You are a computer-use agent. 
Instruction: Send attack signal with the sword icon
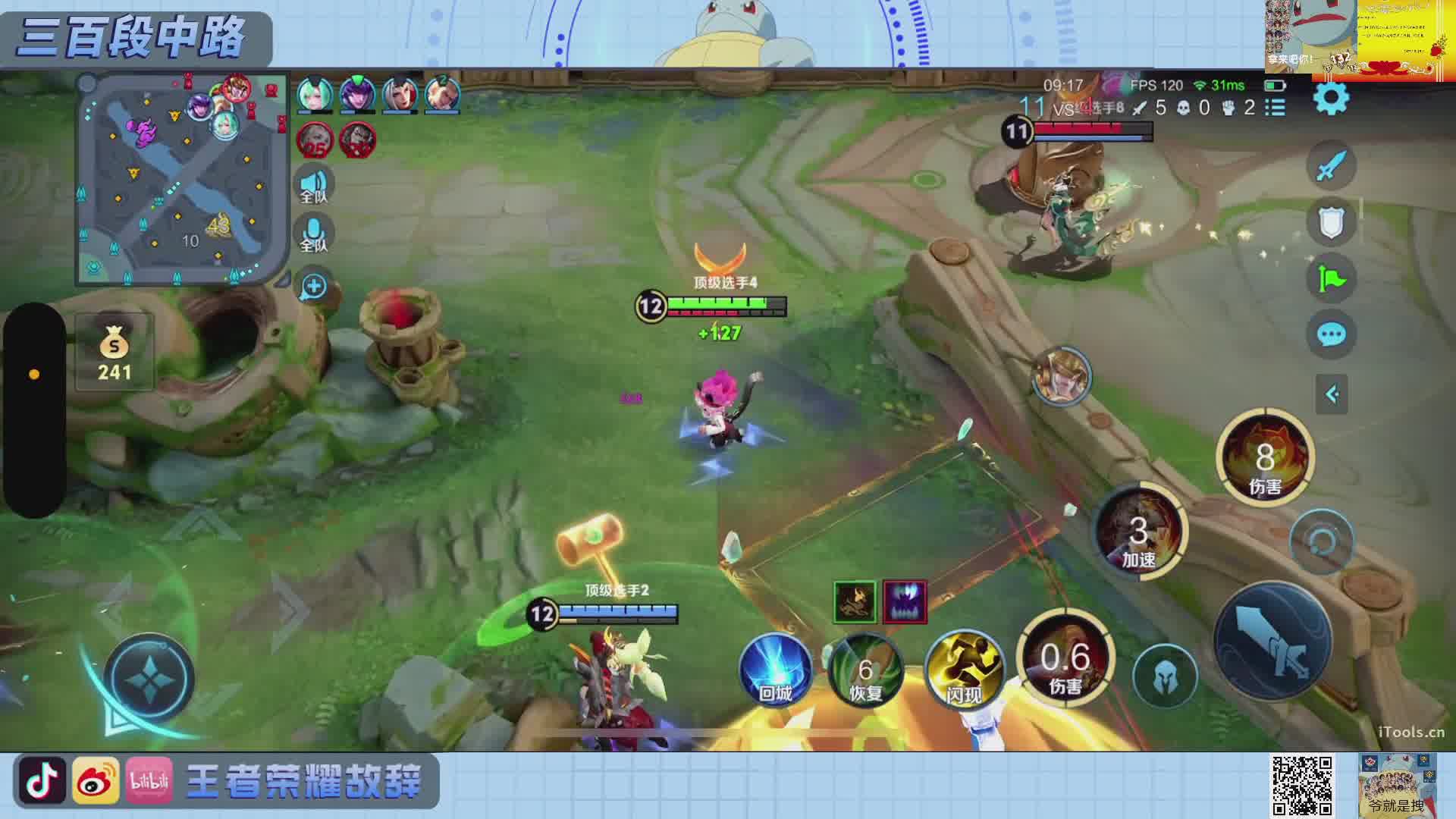click(1331, 165)
